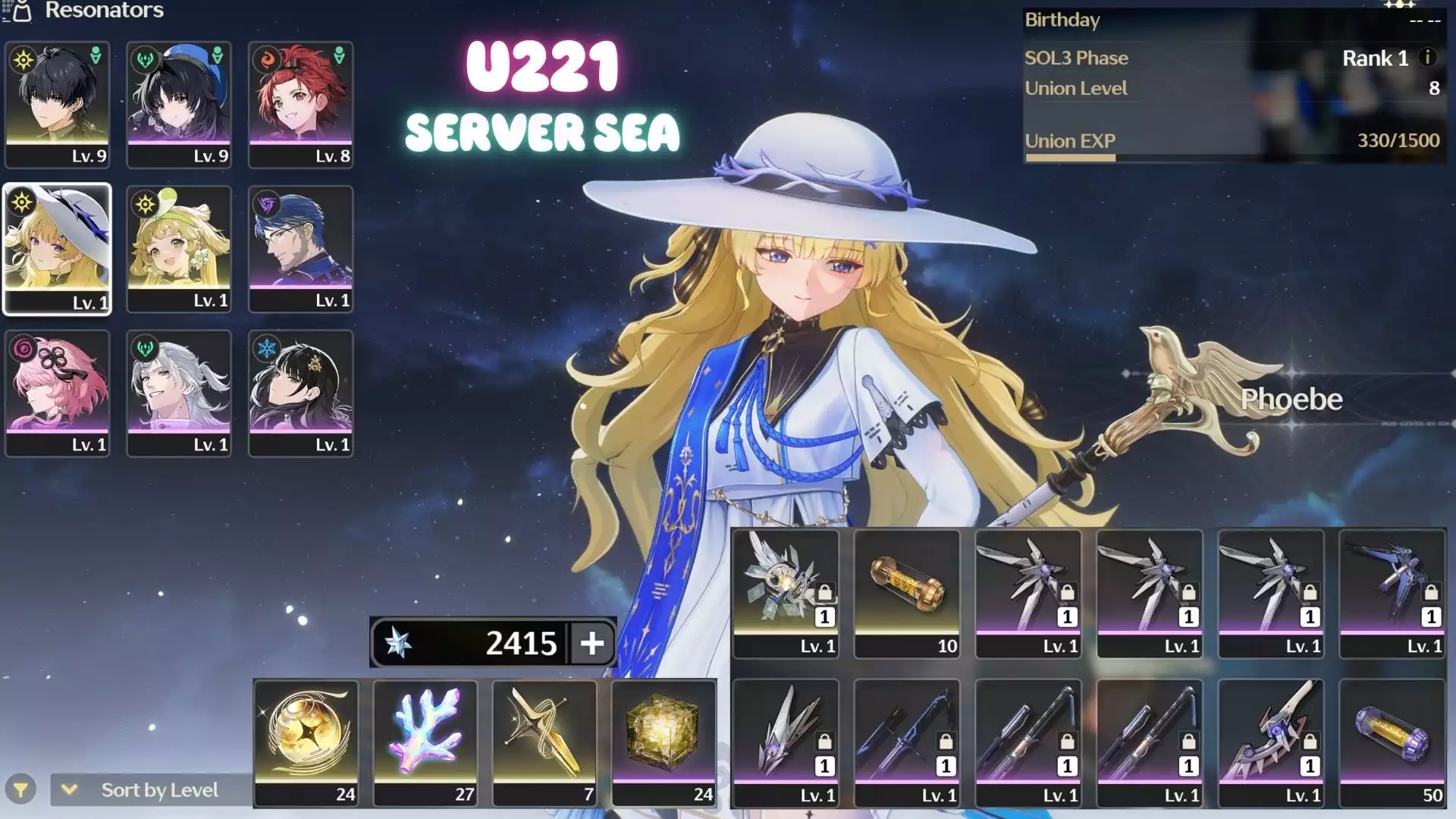Open the Sort by Level dropdown
This screenshot has height=819, width=1456.
pyautogui.click(x=150, y=790)
